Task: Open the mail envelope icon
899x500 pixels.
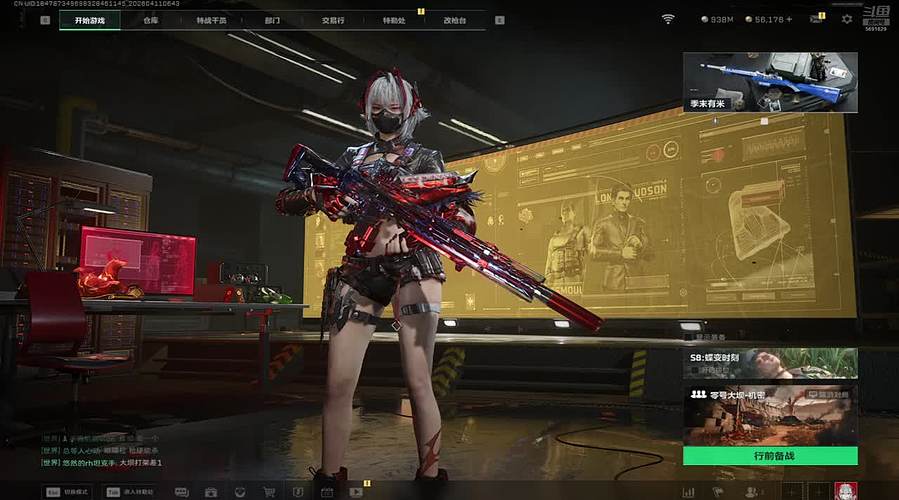Action: point(816,19)
